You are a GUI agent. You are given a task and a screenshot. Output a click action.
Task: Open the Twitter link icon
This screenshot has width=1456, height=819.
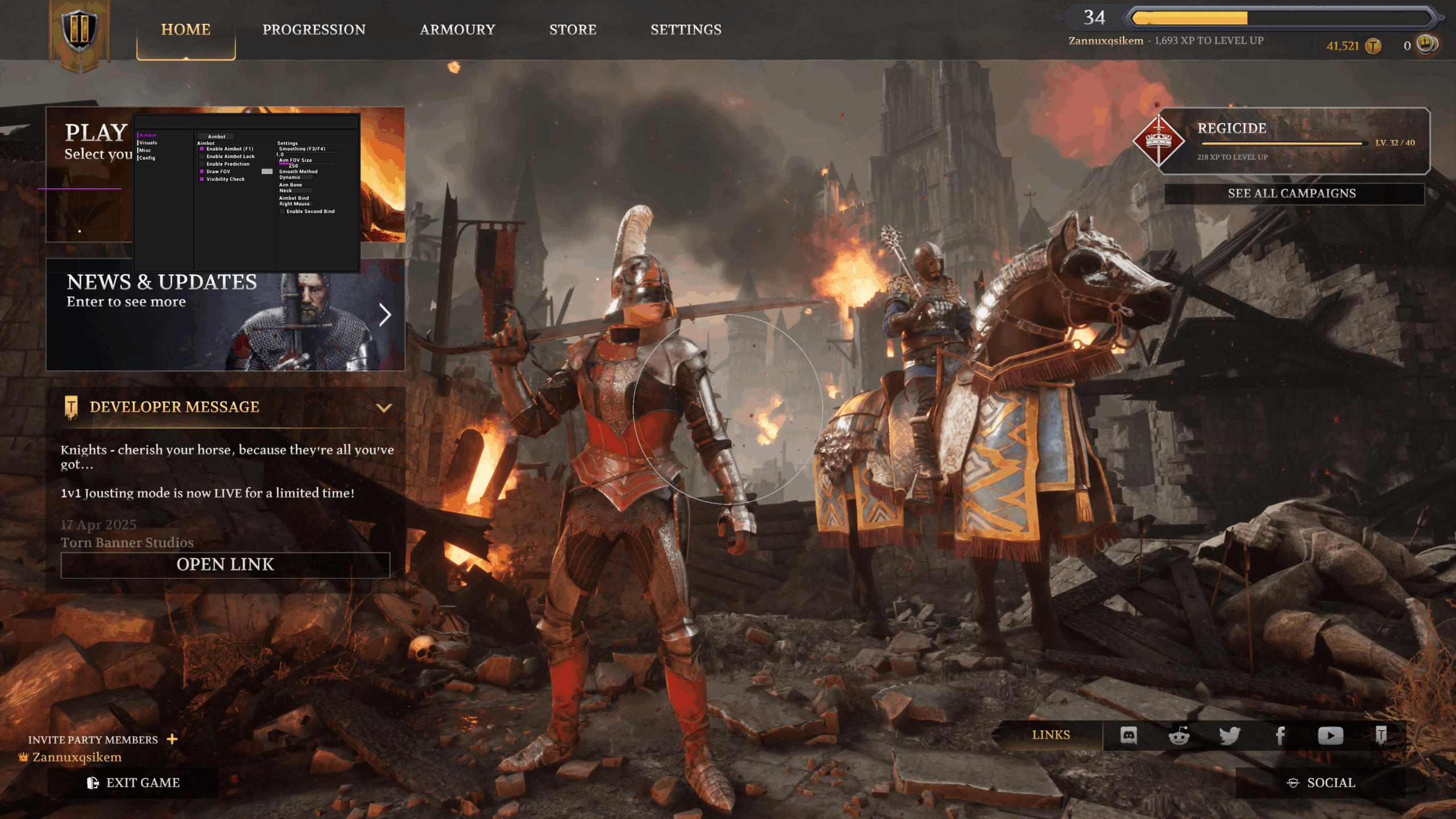pyautogui.click(x=1229, y=734)
